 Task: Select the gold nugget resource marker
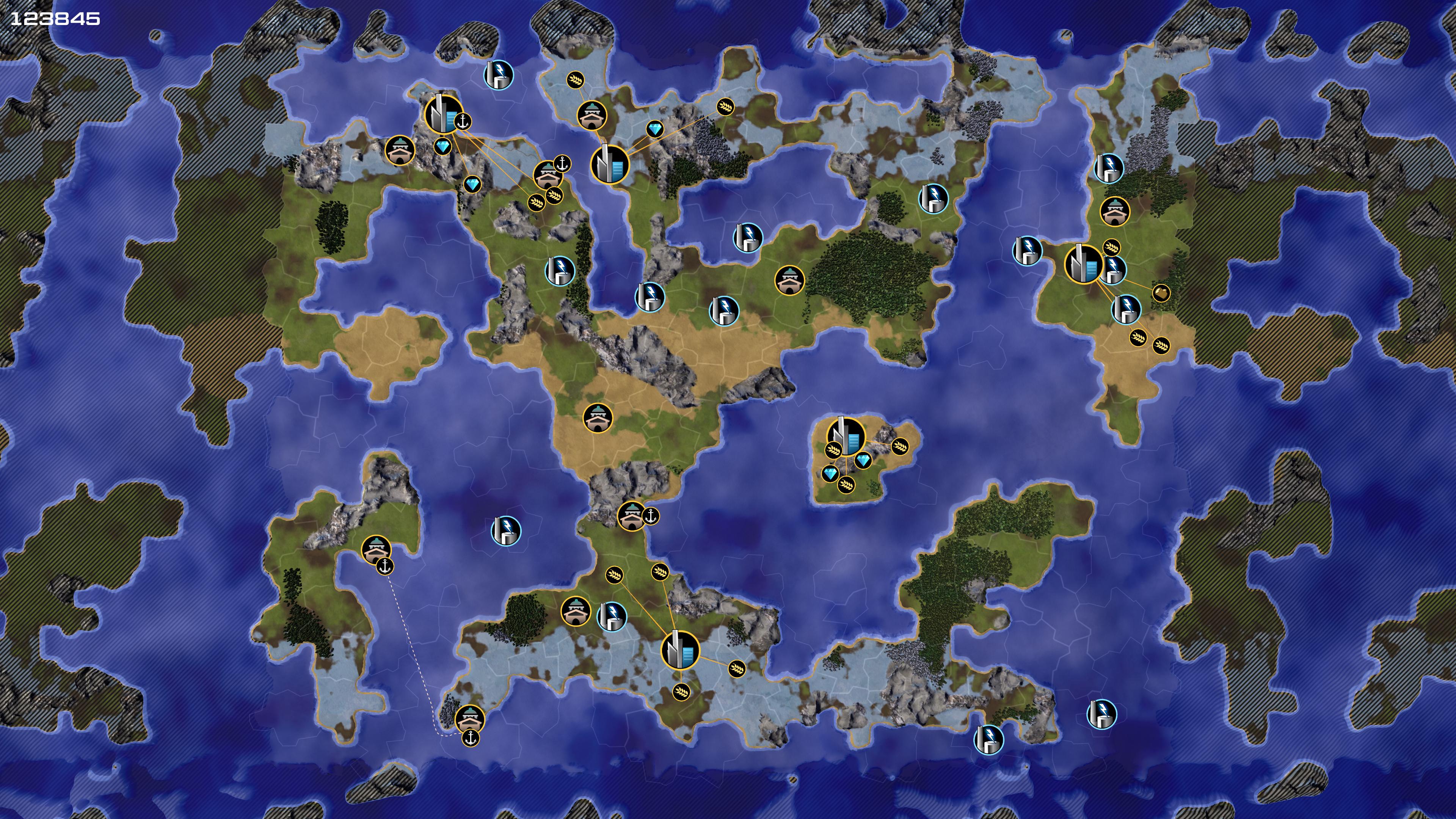point(1160,293)
